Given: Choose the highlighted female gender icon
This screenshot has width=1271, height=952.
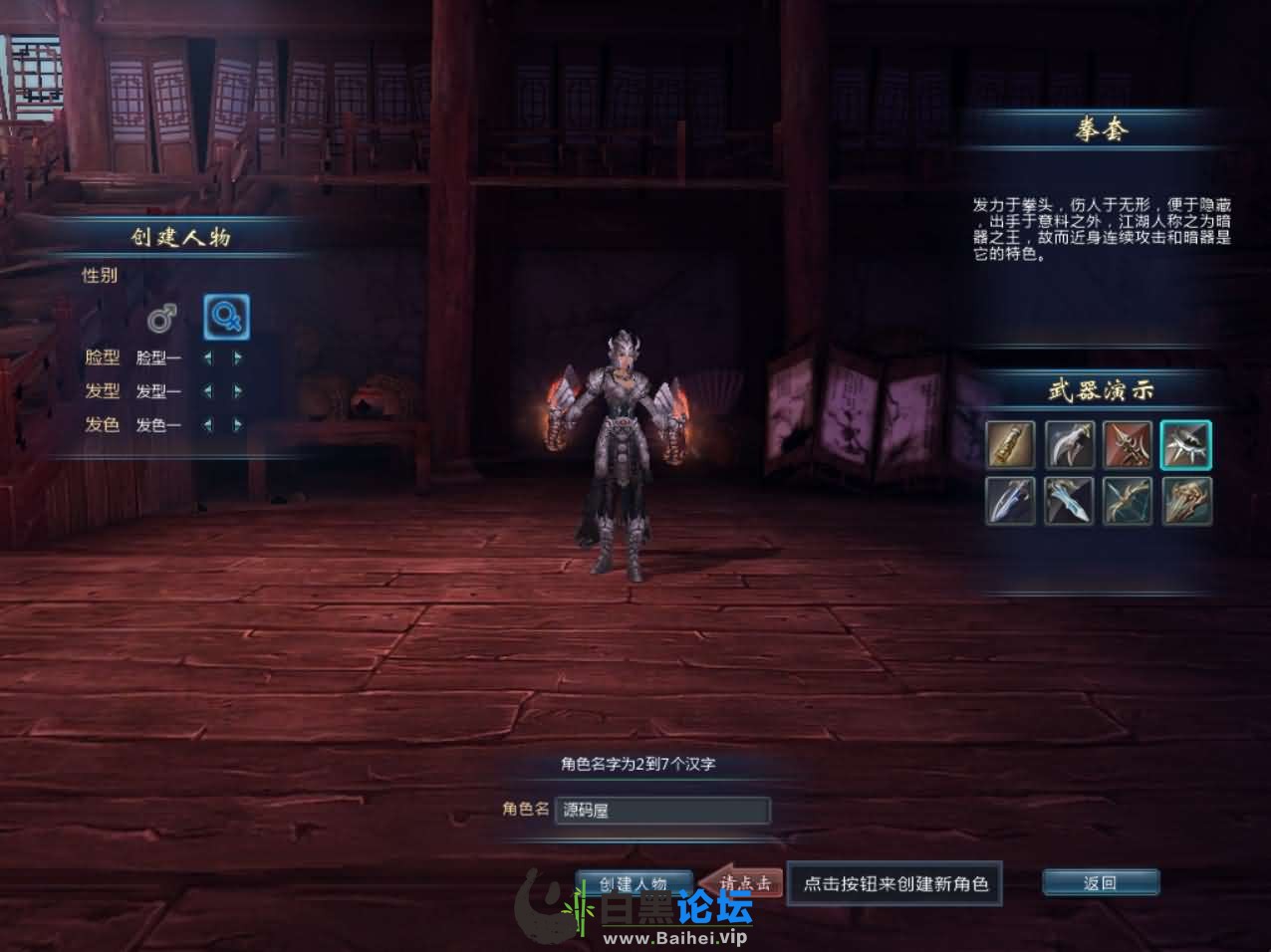Looking at the screenshot, I should [x=226, y=317].
